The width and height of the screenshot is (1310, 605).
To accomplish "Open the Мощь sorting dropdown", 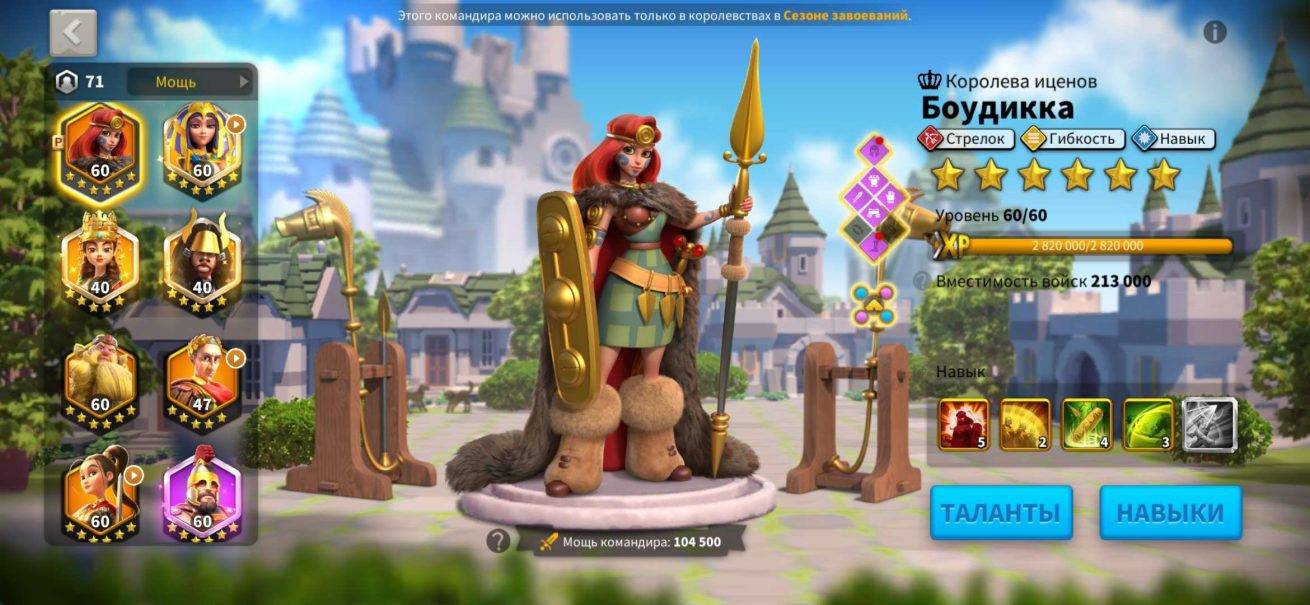I will click(189, 82).
